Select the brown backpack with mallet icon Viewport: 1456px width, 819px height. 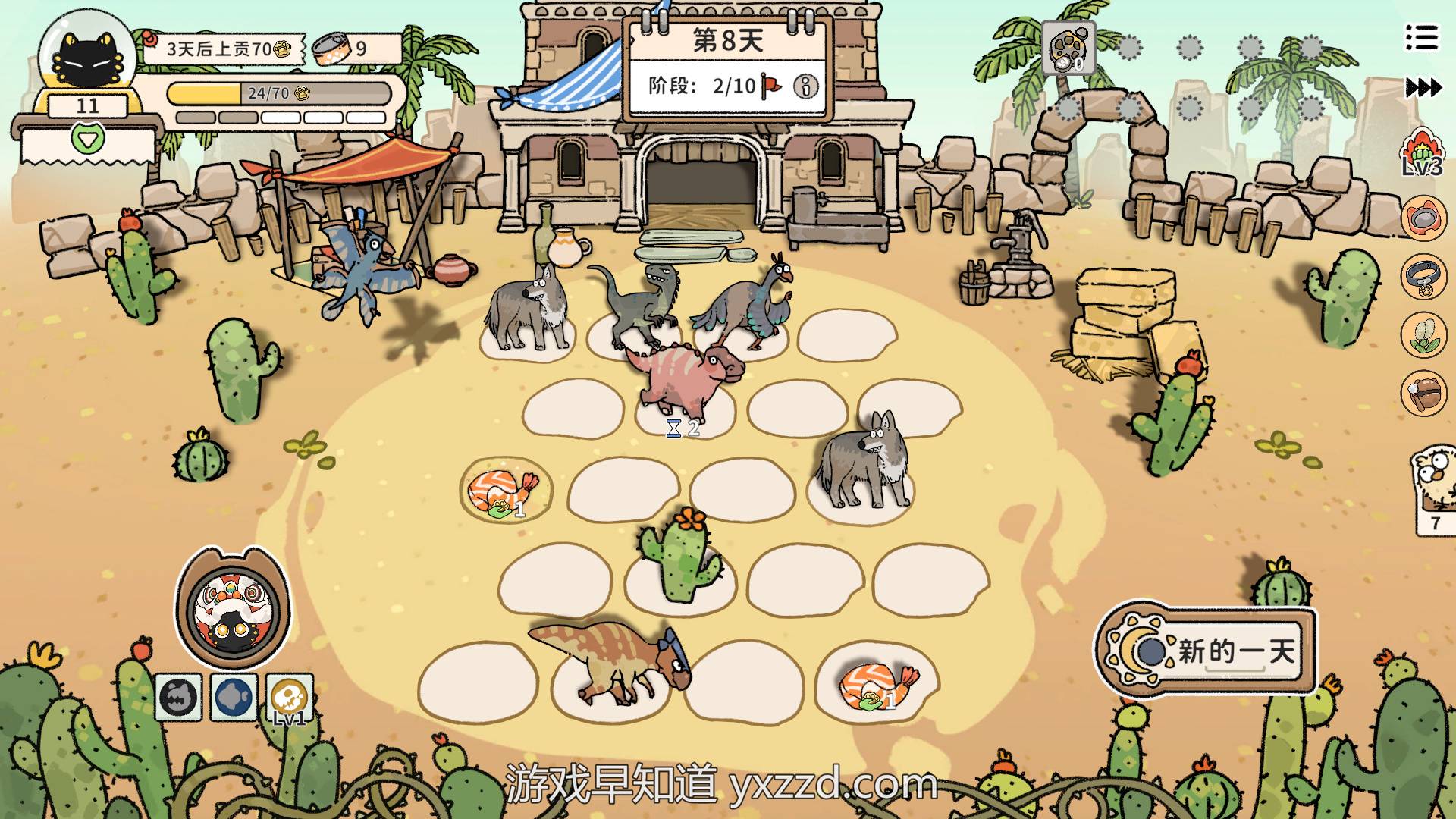(x=1423, y=393)
